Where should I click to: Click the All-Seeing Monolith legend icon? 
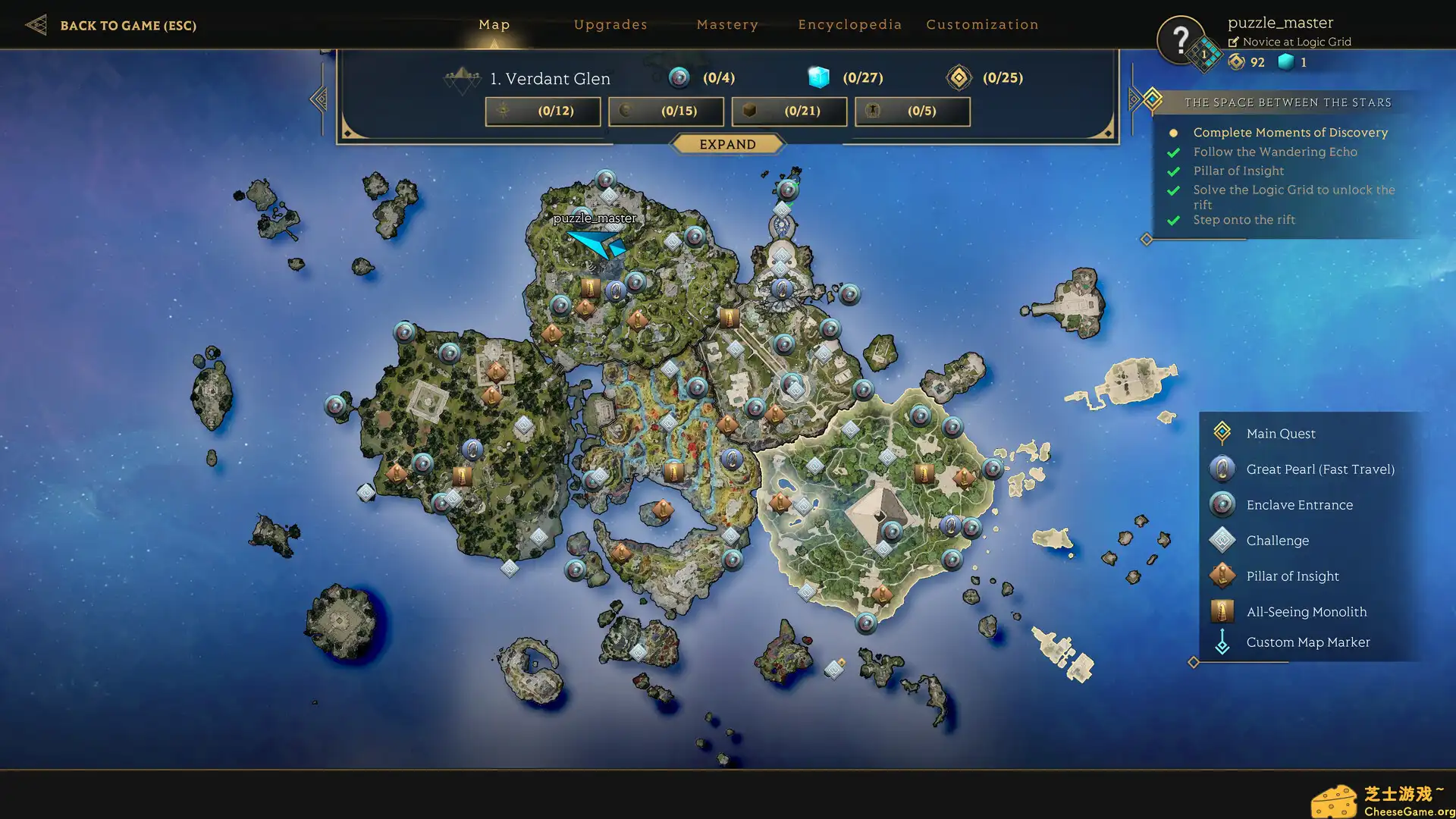coord(1222,610)
